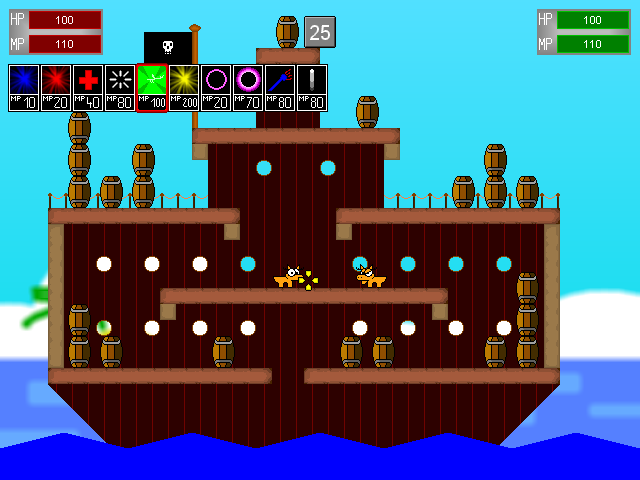The image size is (640, 480).
Task: Select the blue burst spell costing 10 MP
Action: pyautogui.click(x=24, y=87)
